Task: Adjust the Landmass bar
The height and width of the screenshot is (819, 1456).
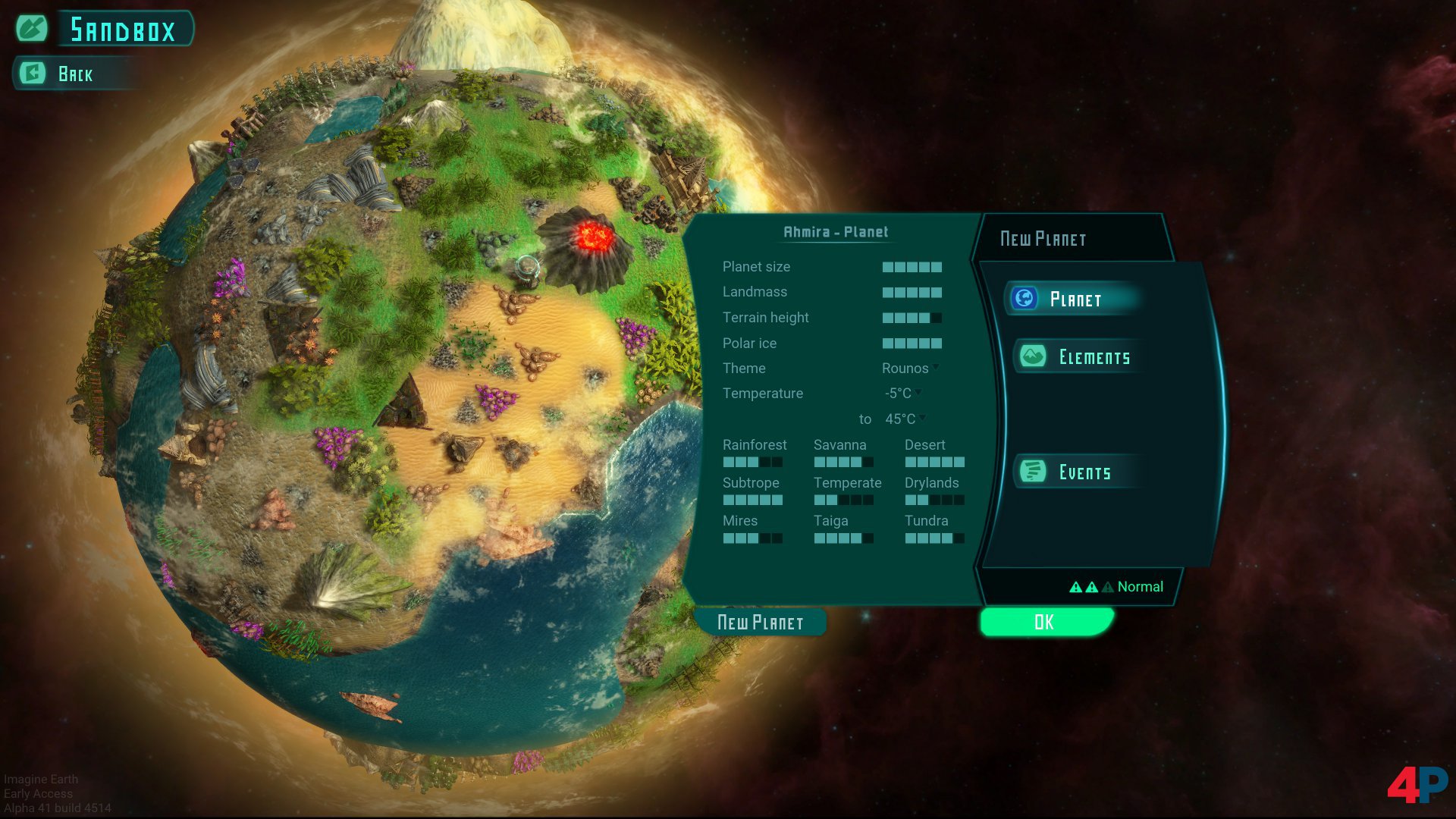Action: tap(912, 293)
